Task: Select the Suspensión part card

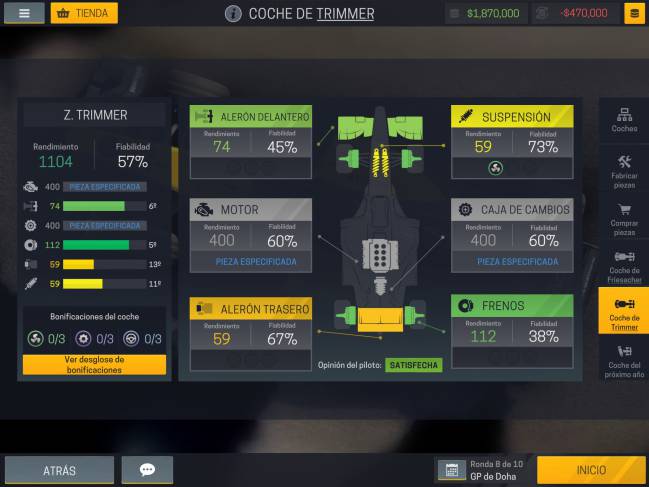Action: 512,141
